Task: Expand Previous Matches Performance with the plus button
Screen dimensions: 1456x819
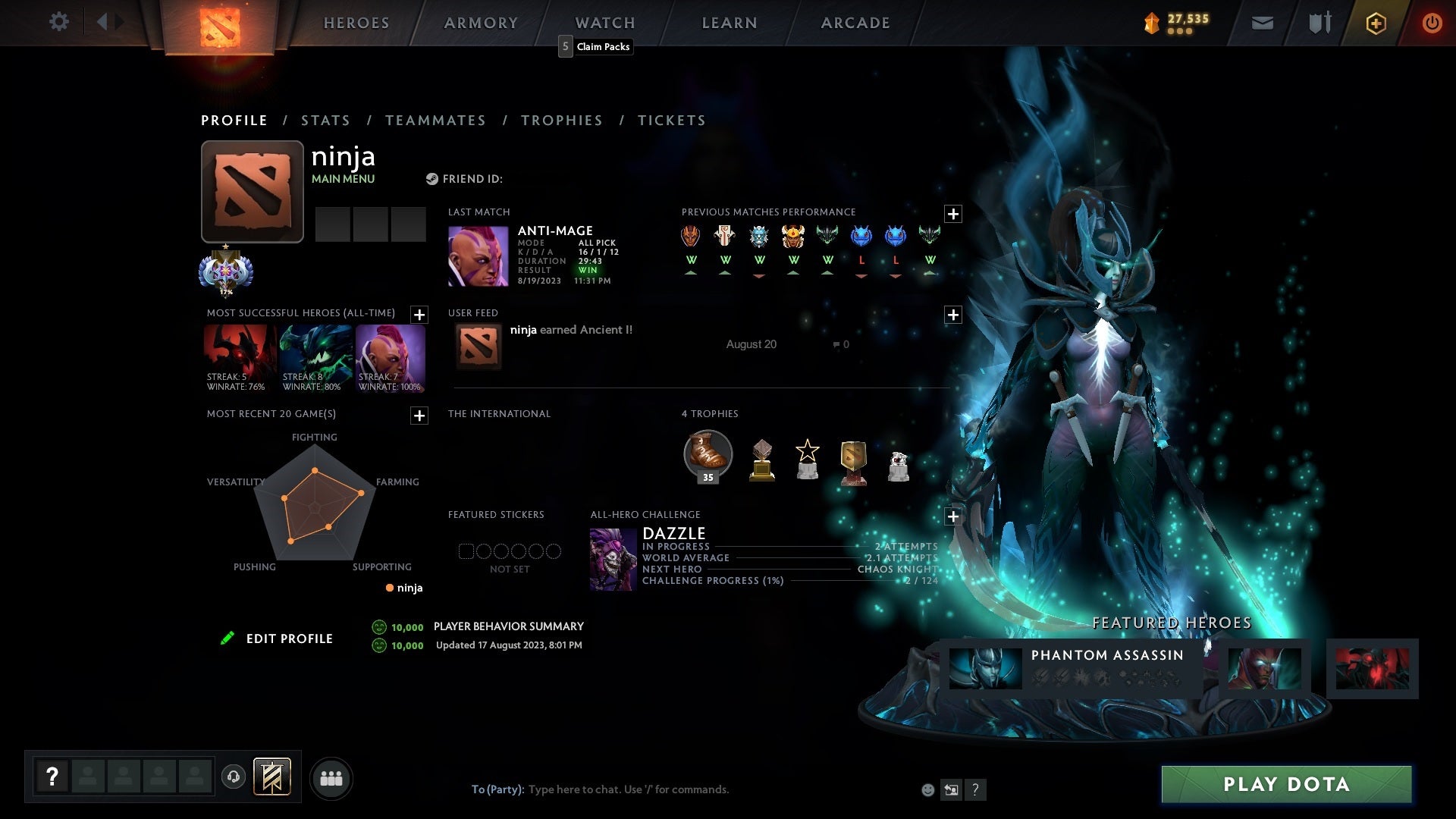Action: [953, 213]
